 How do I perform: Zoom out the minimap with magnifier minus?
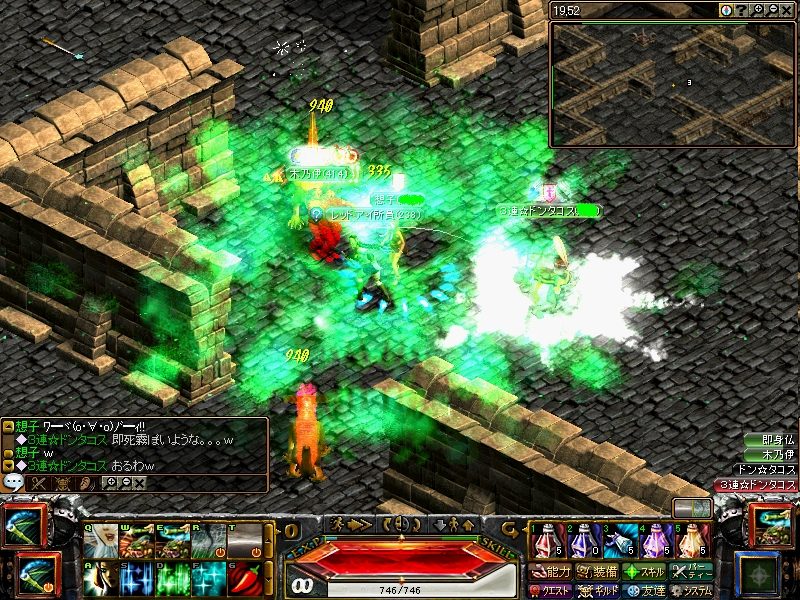point(774,10)
